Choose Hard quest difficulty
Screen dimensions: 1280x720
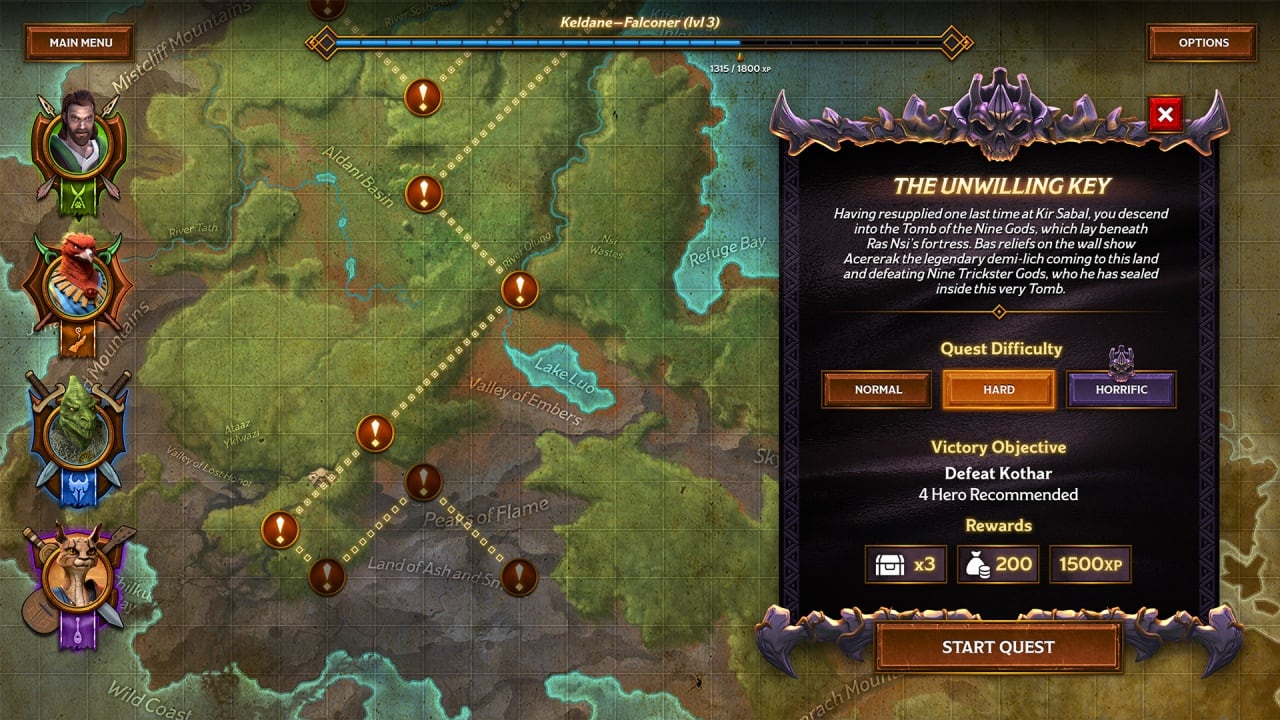pyautogui.click(x=998, y=390)
